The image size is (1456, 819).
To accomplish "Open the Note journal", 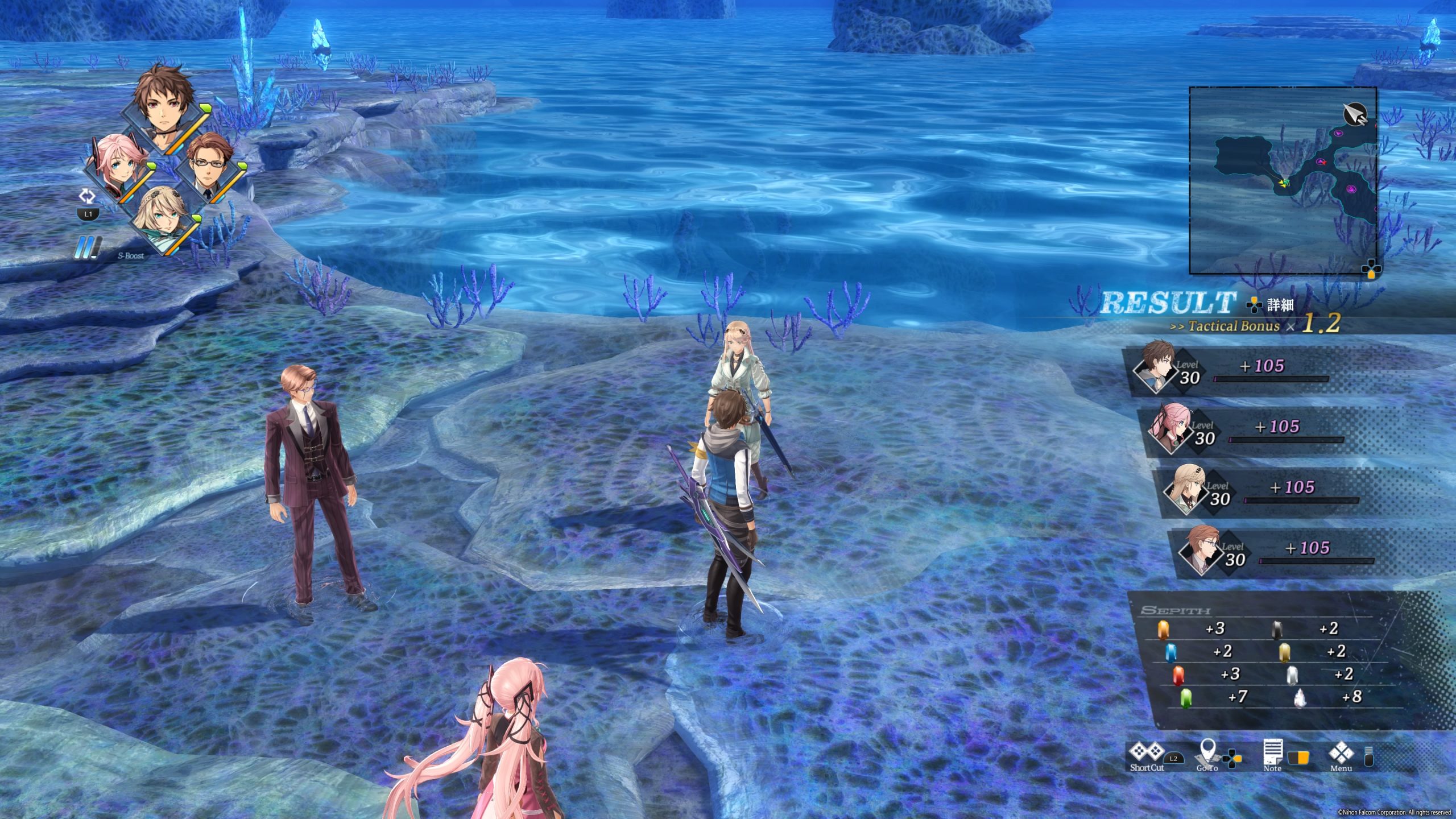I will [1273, 754].
